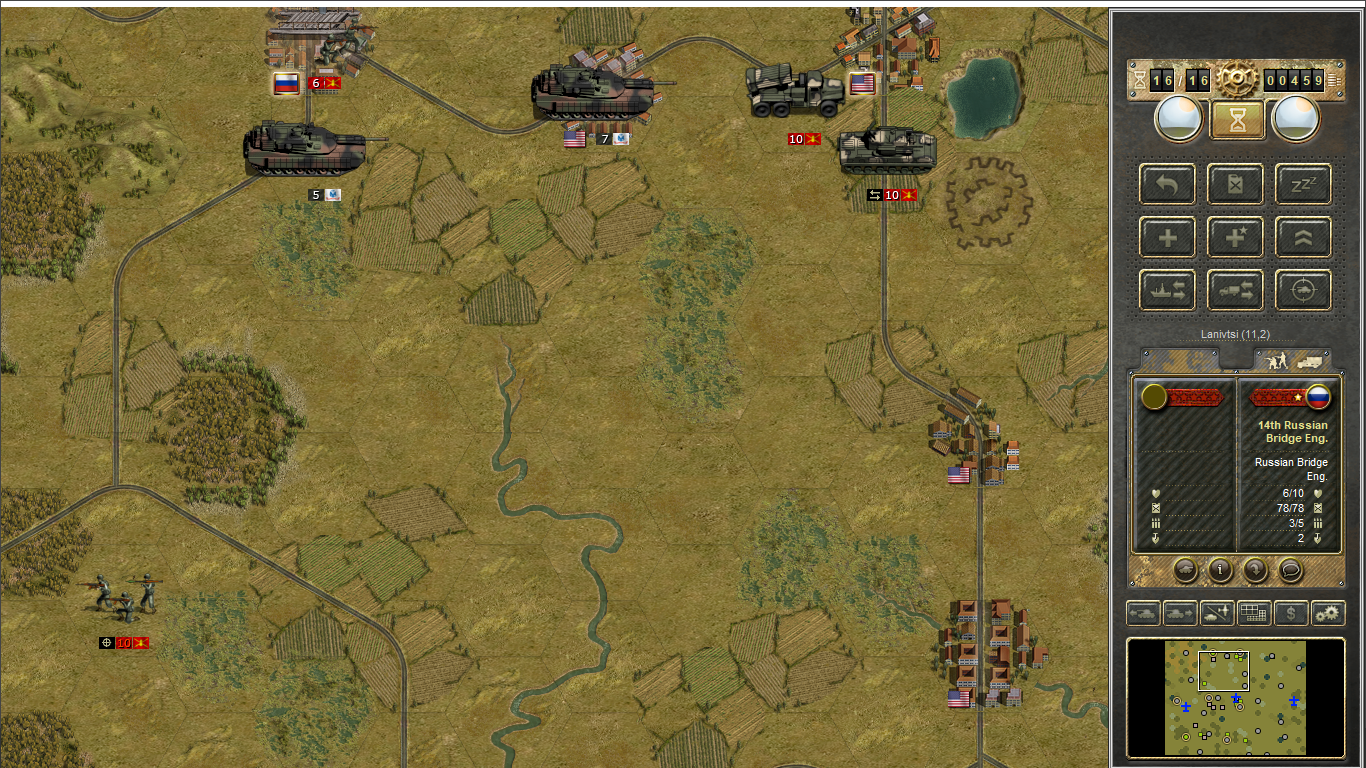Click the plain plus replacements button
Screen dimensions: 1366x768
(x=1167, y=237)
